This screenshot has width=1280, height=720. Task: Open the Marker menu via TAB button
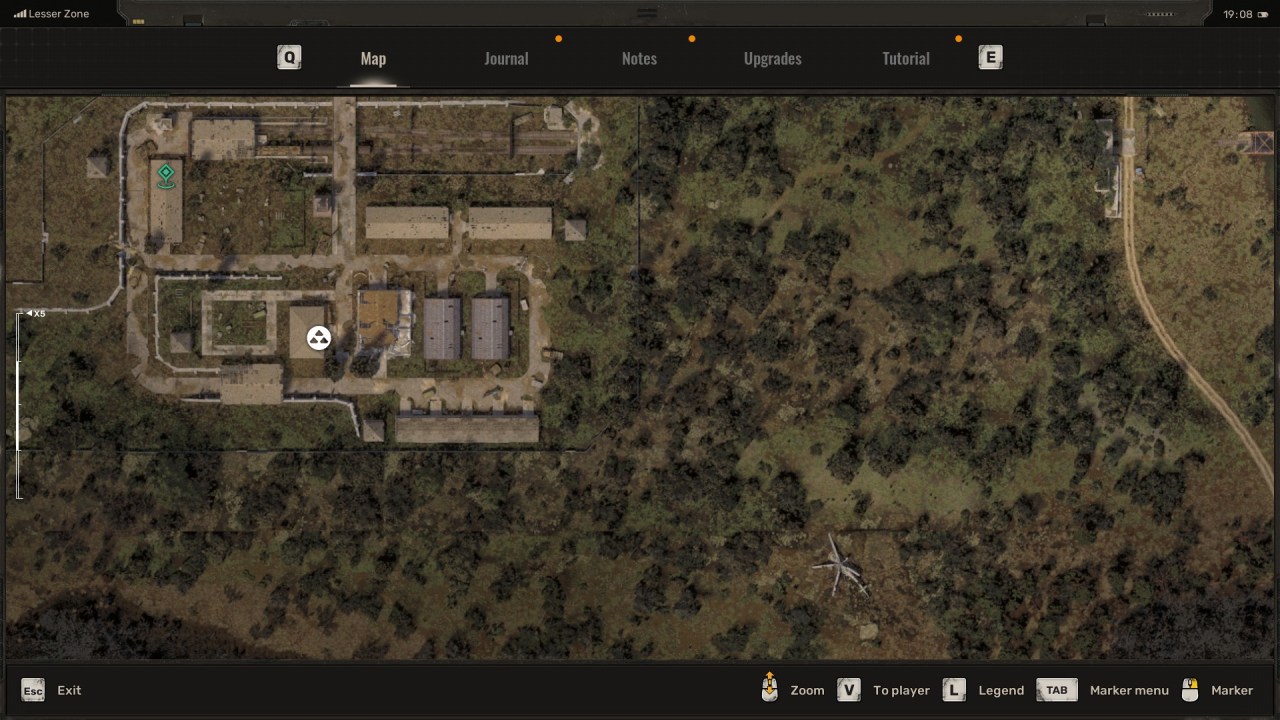pos(1056,689)
